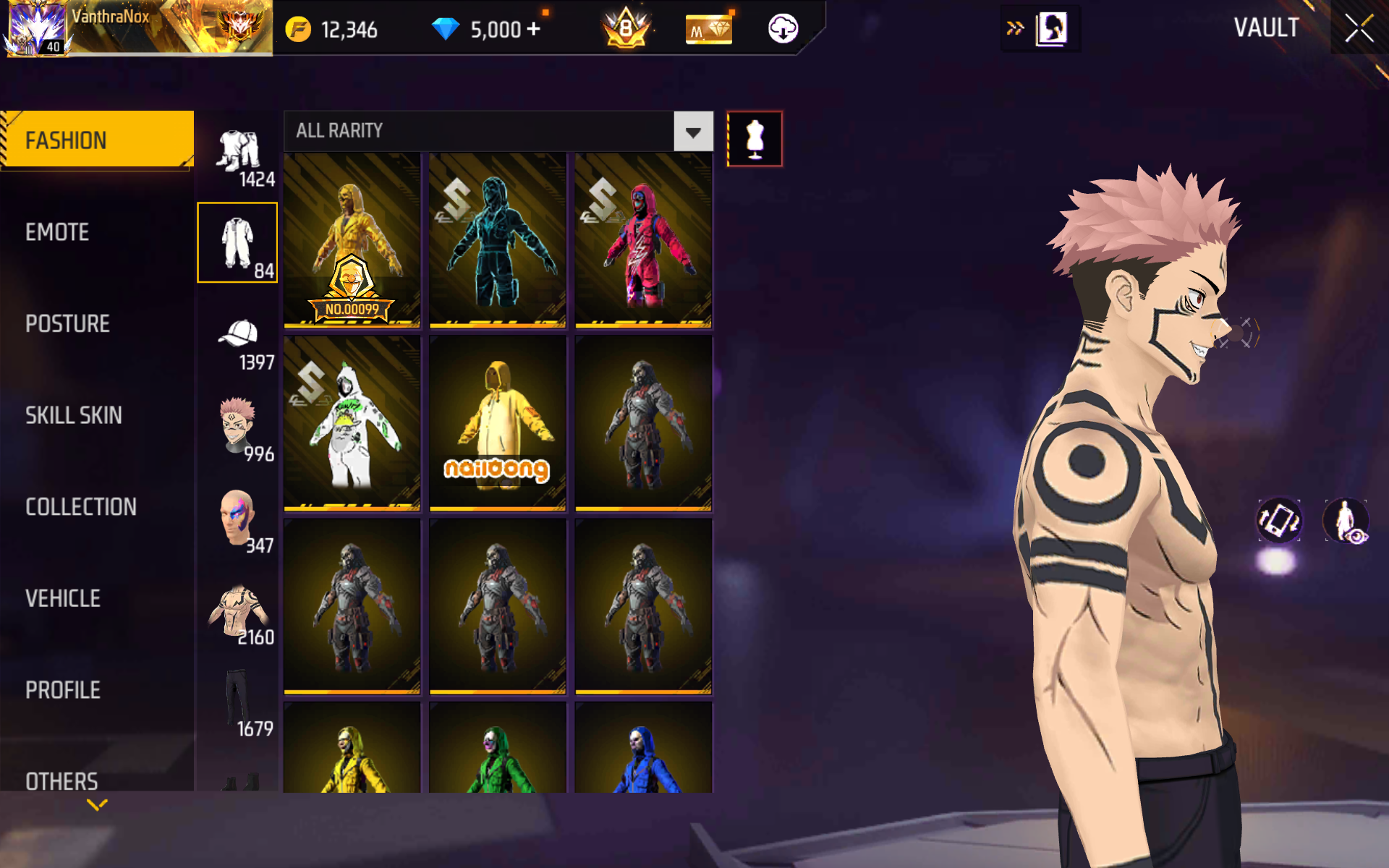Switch to the Emote tab

(x=58, y=232)
